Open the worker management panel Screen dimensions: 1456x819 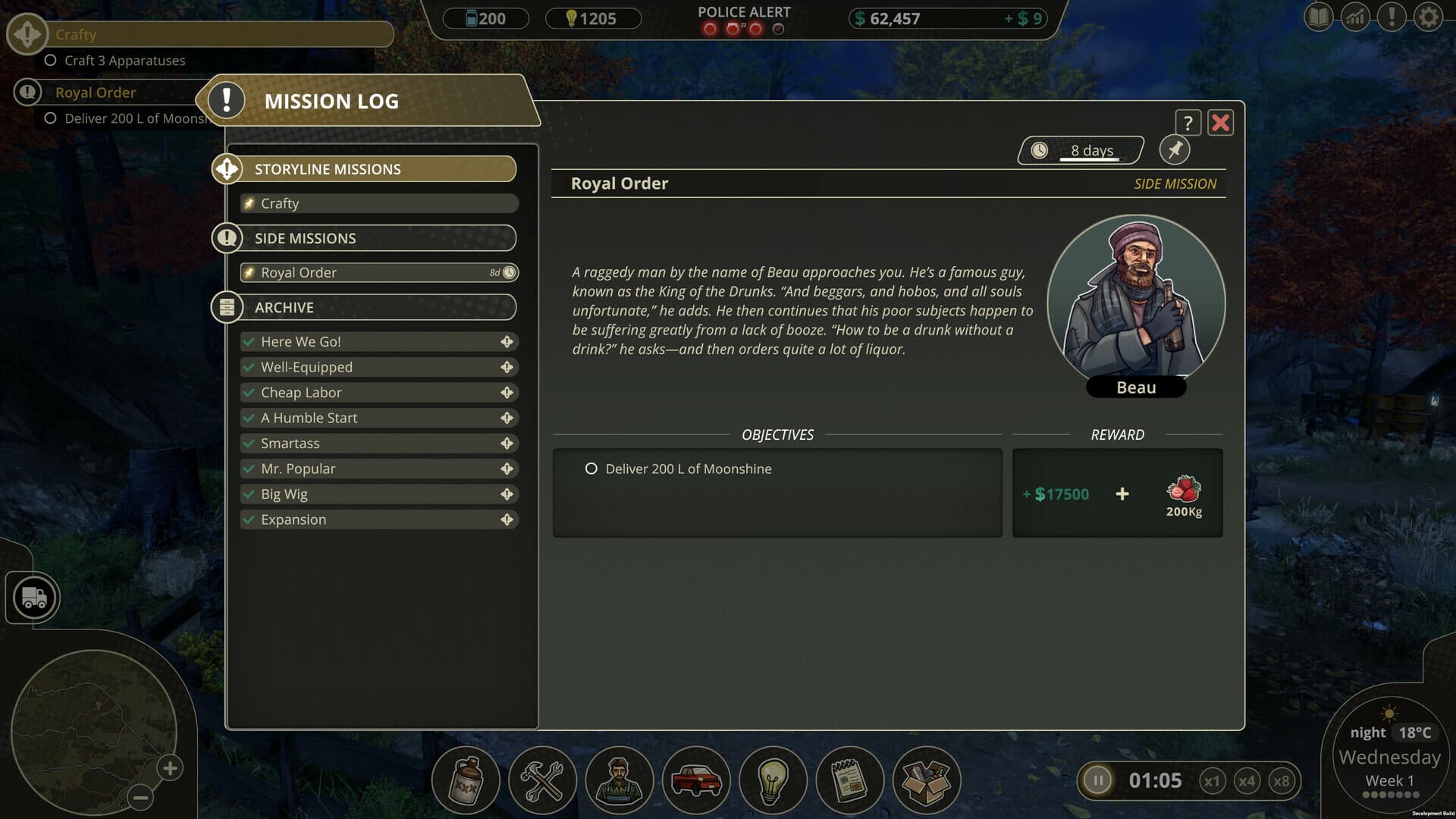click(x=620, y=780)
